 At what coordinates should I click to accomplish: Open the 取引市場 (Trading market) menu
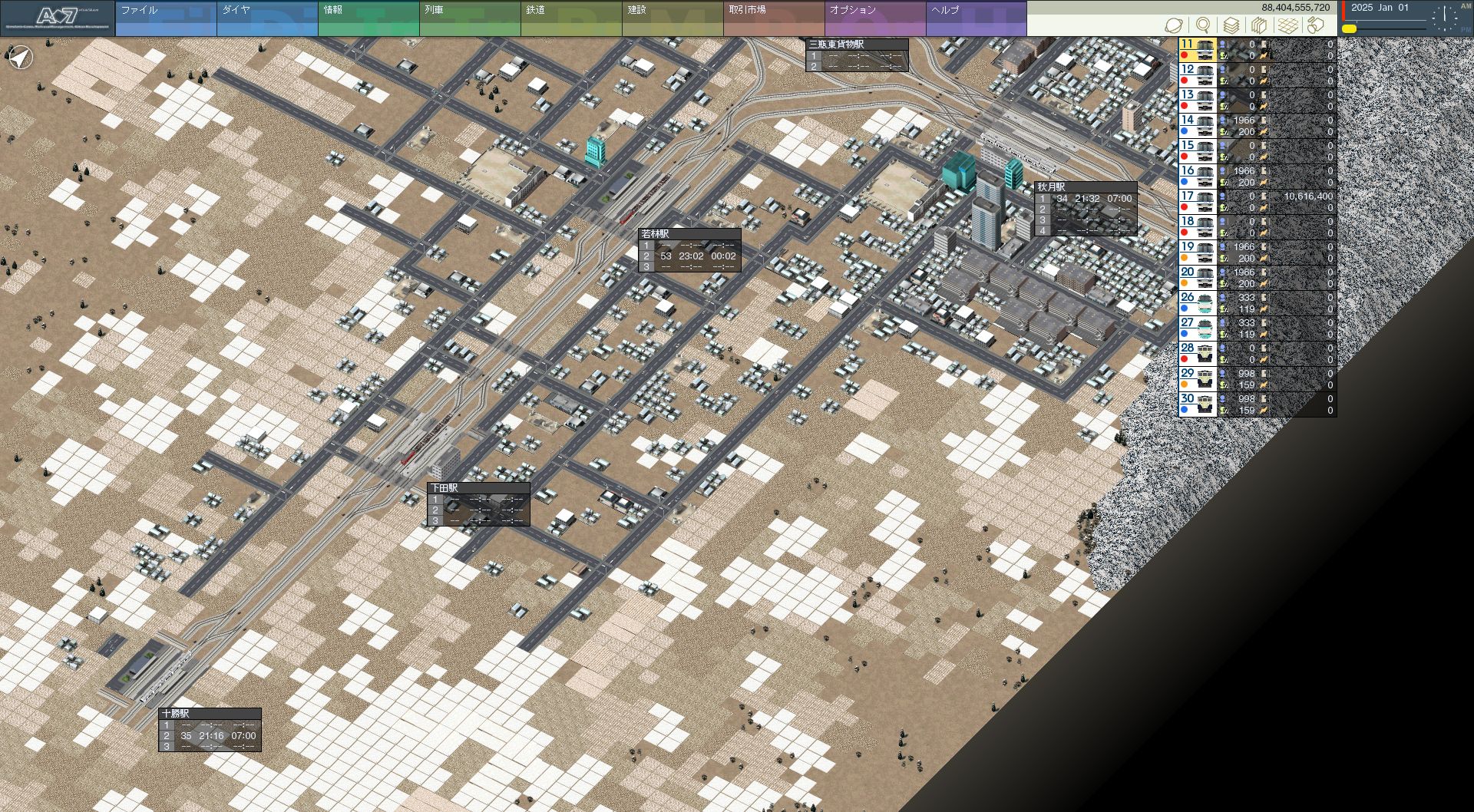coord(773,18)
